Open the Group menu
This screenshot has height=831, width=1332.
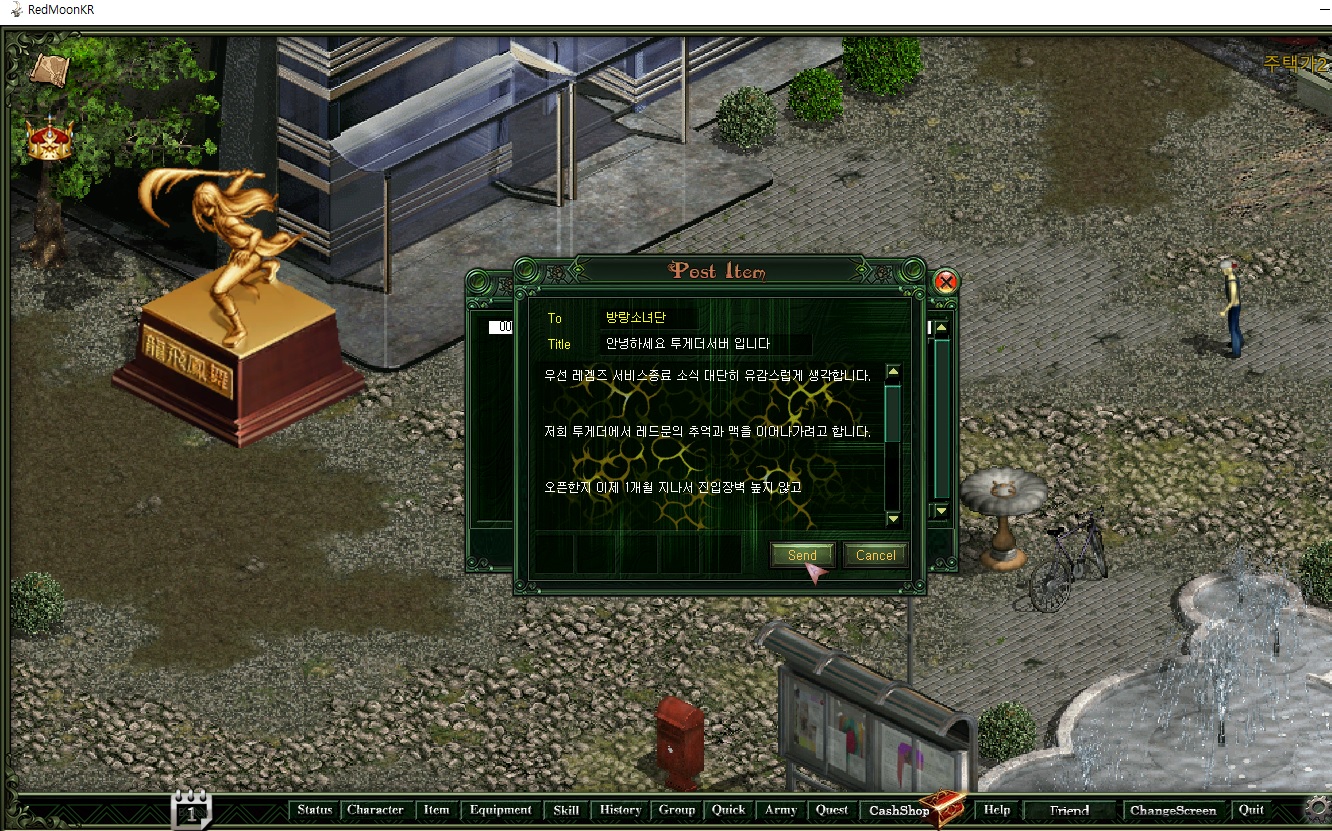(x=677, y=810)
